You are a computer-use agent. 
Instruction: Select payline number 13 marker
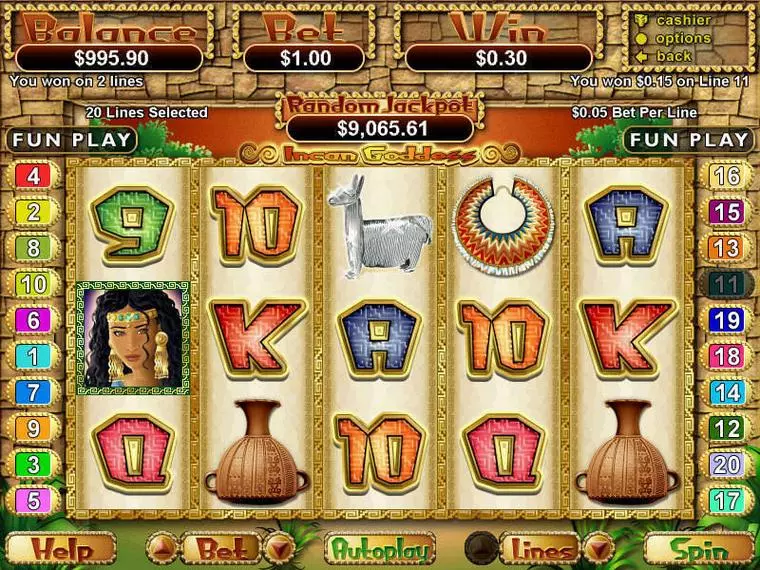(x=727, y=248)
